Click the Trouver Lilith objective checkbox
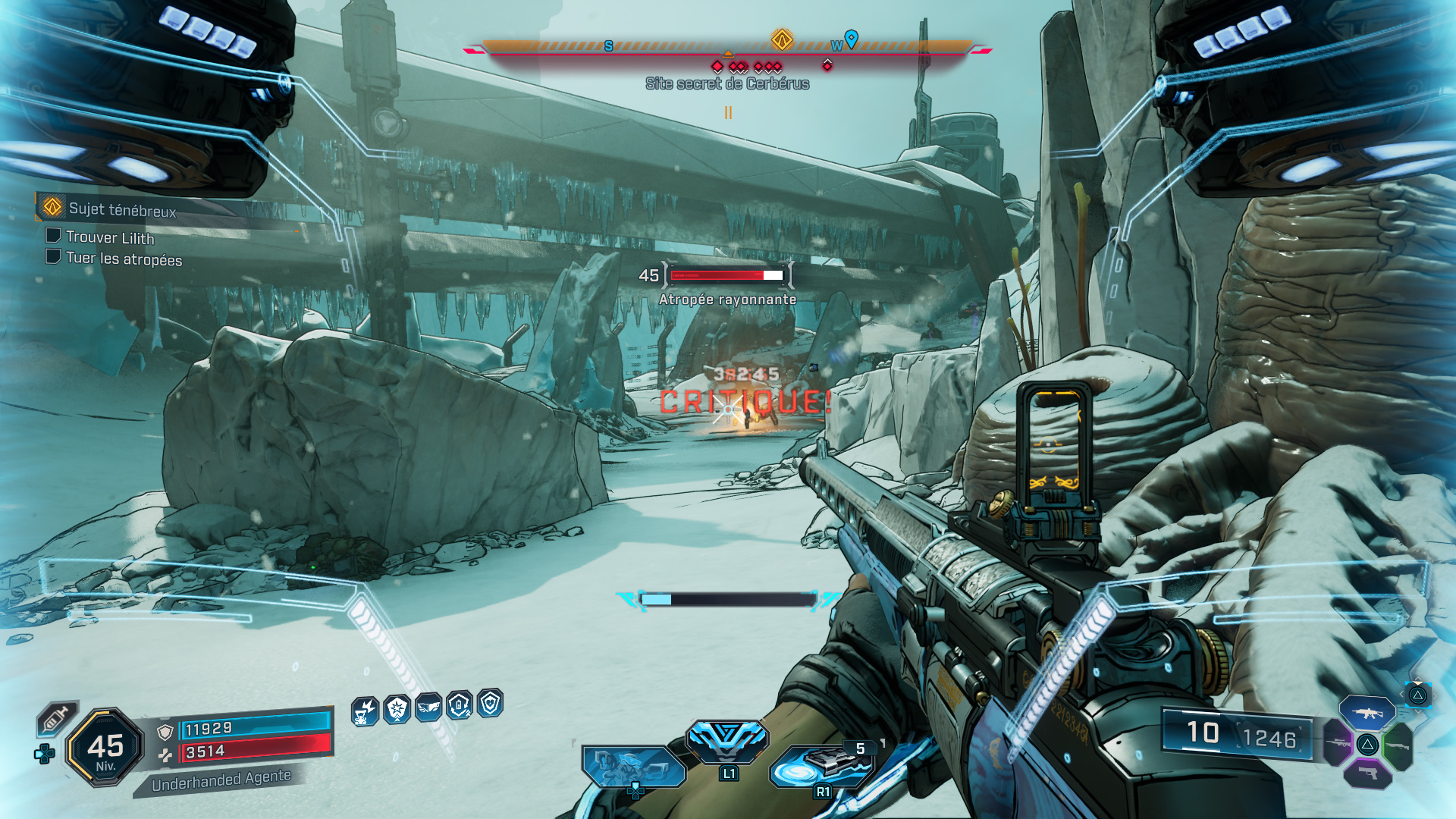1456x819 pixels. (x=53, y=236)
